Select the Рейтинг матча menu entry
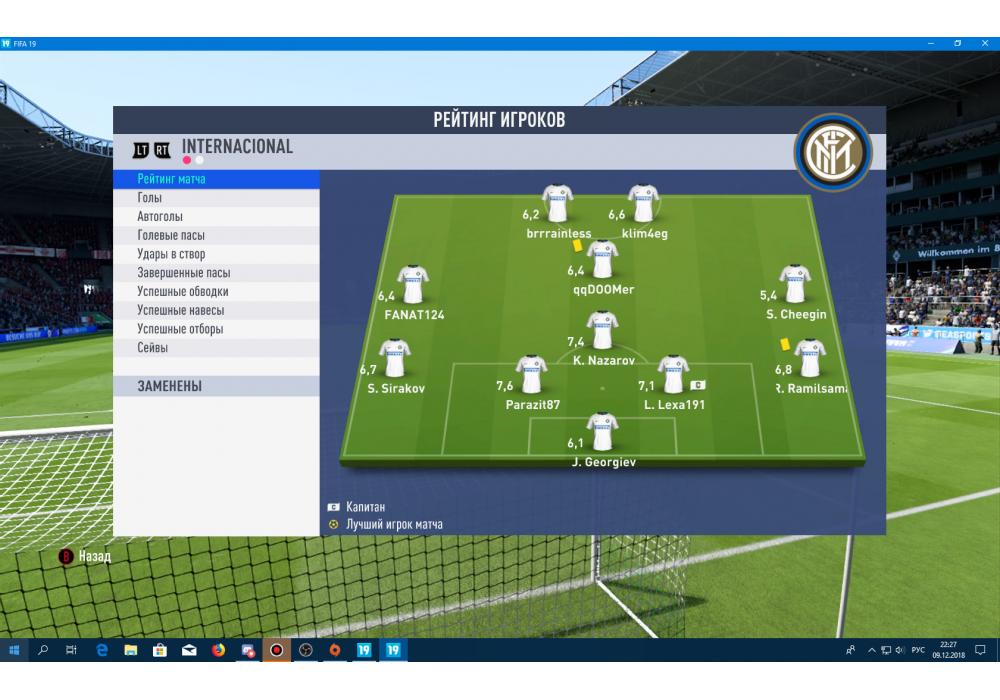1000x700 pixels. pos(172,179)
